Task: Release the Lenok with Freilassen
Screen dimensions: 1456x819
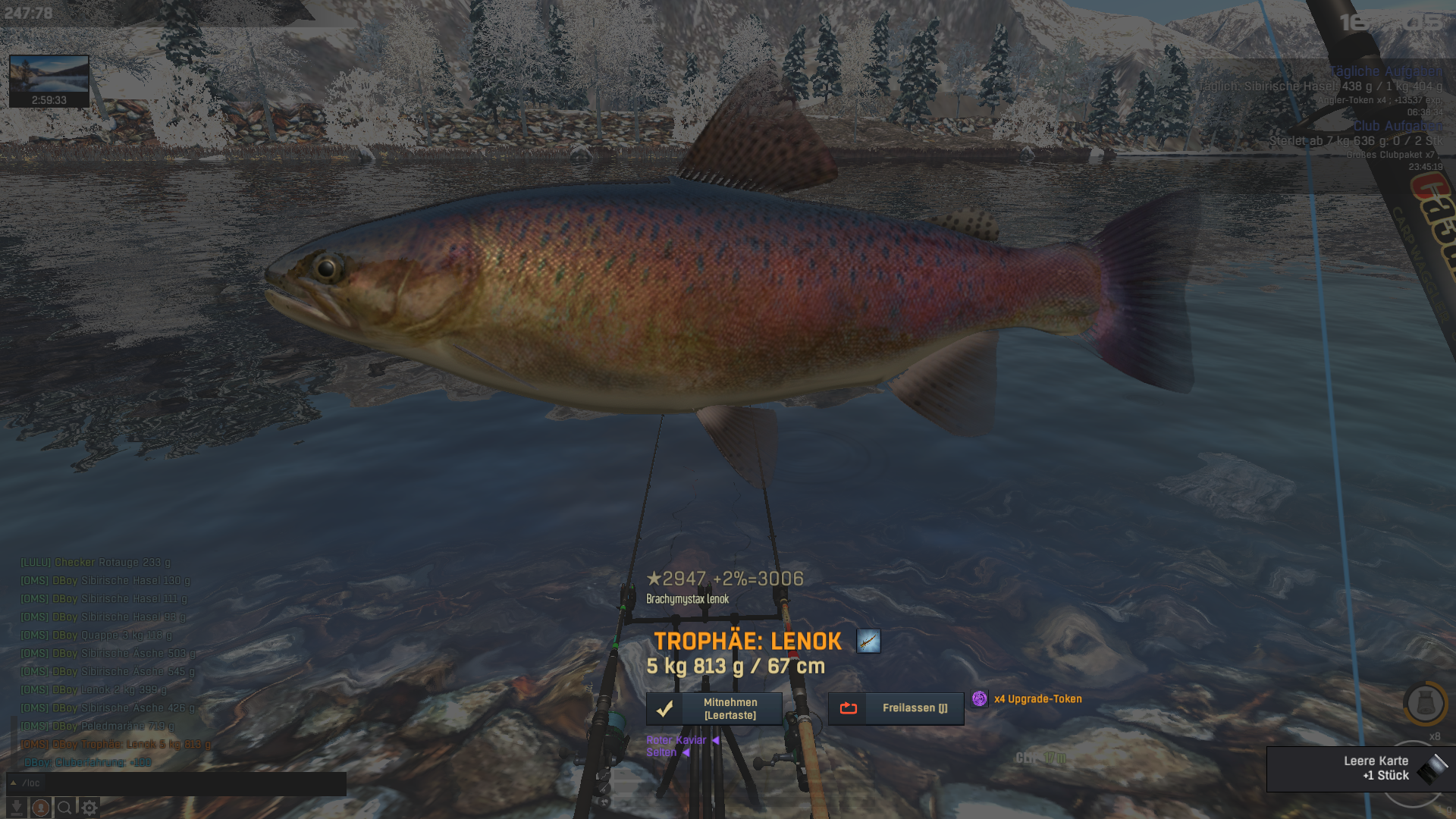Action: click(896, 708)
